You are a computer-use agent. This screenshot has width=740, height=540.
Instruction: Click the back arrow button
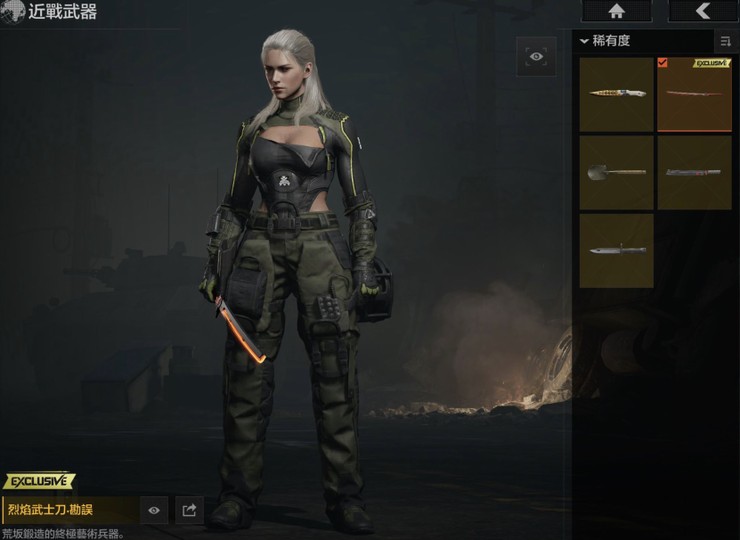(x=703, y=11)
